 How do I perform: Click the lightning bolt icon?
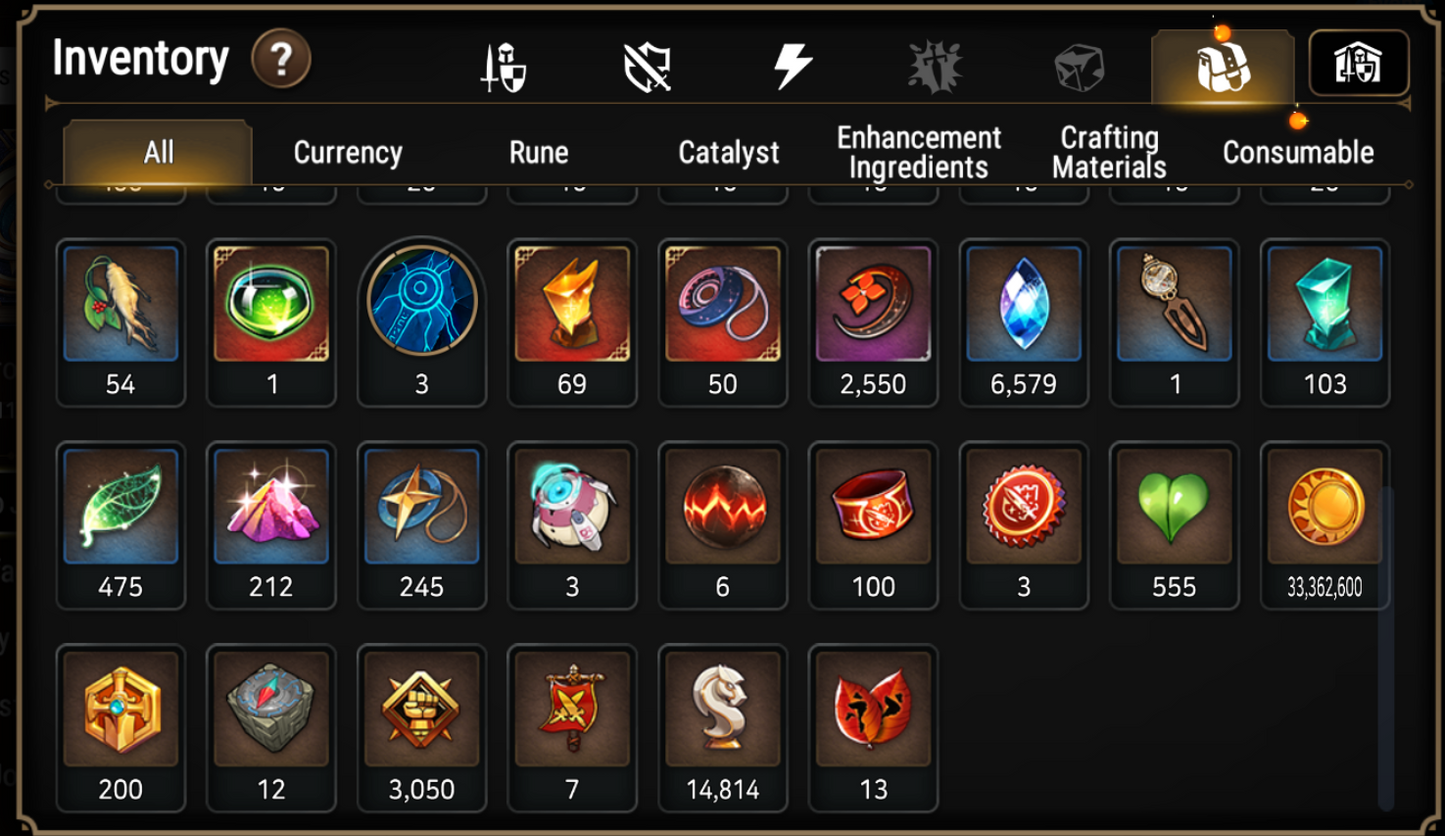[795, 63]
